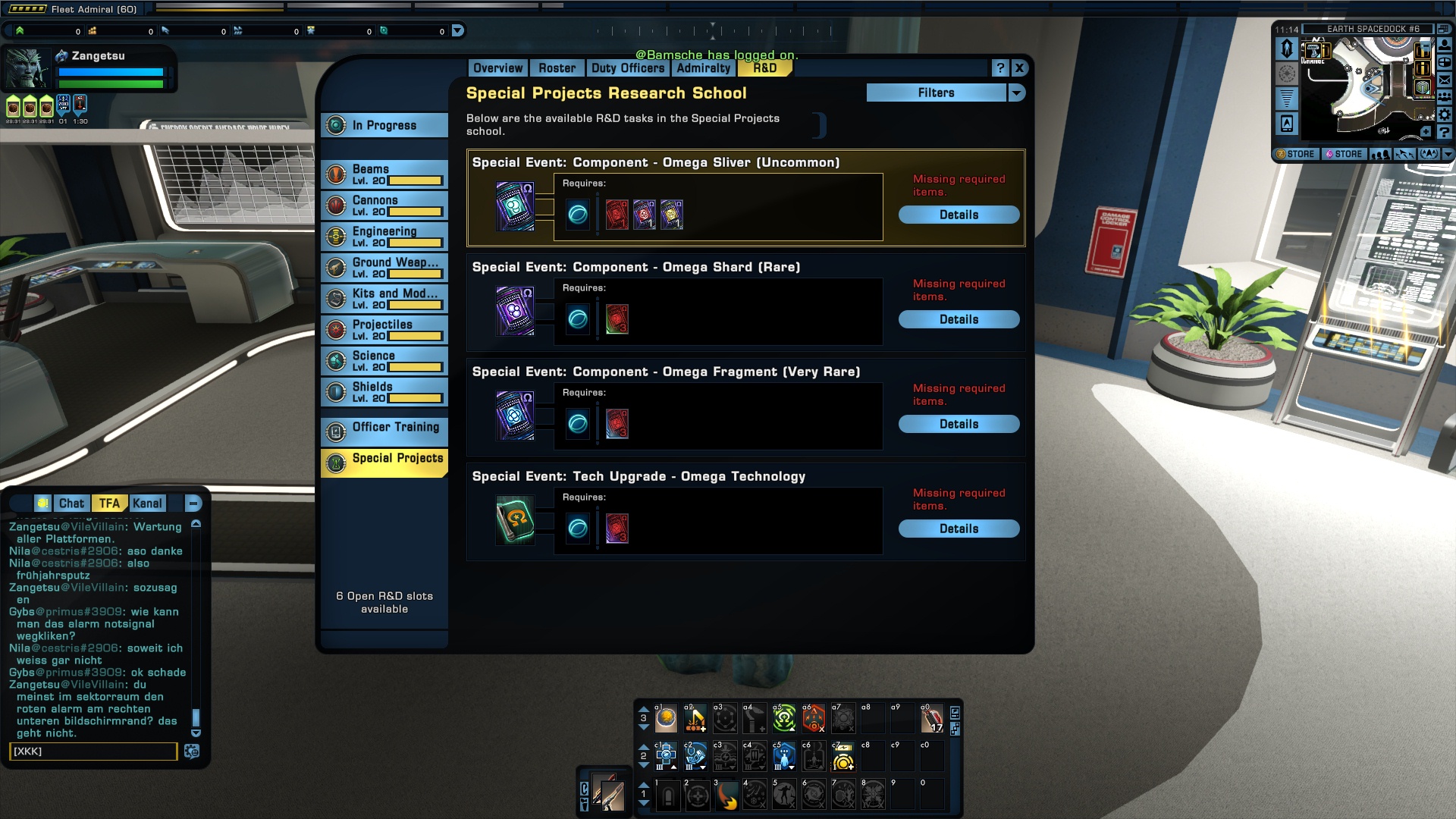Switch chat to the TFA tab
The image size is (1456, 819).
point(109,504)
